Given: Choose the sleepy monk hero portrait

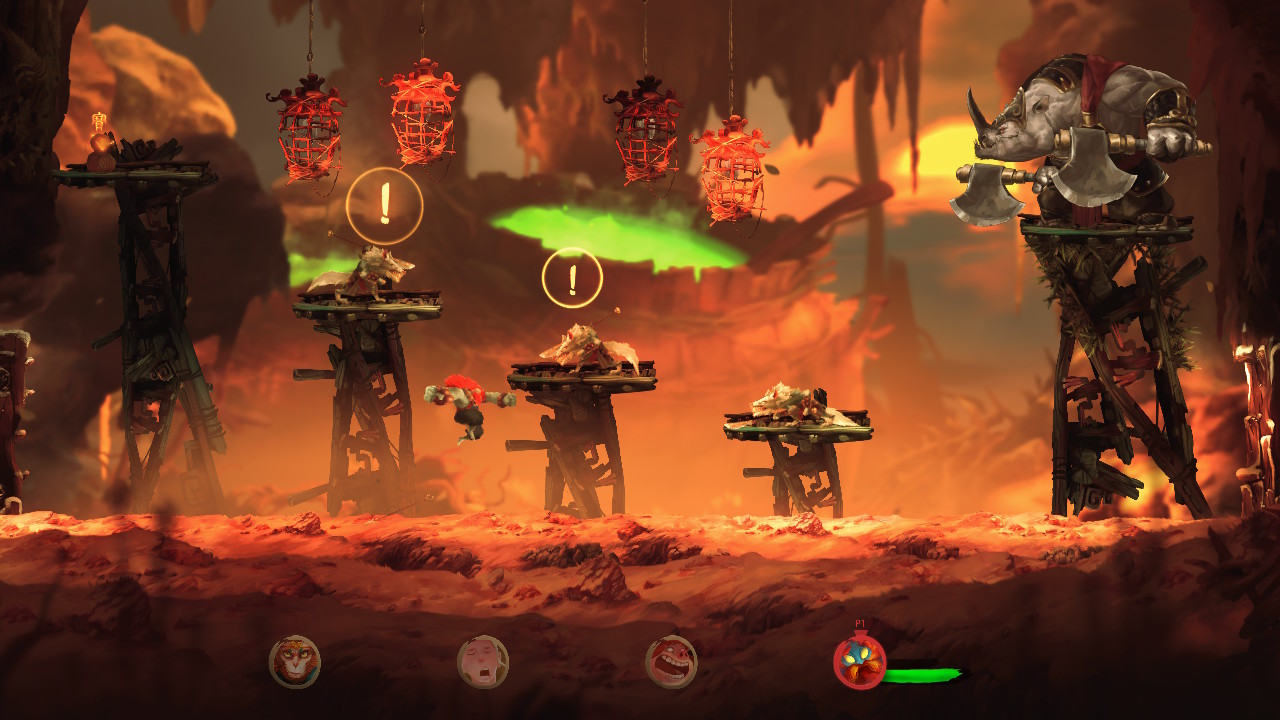Looking at the screenshot, I should click(483, 662).
